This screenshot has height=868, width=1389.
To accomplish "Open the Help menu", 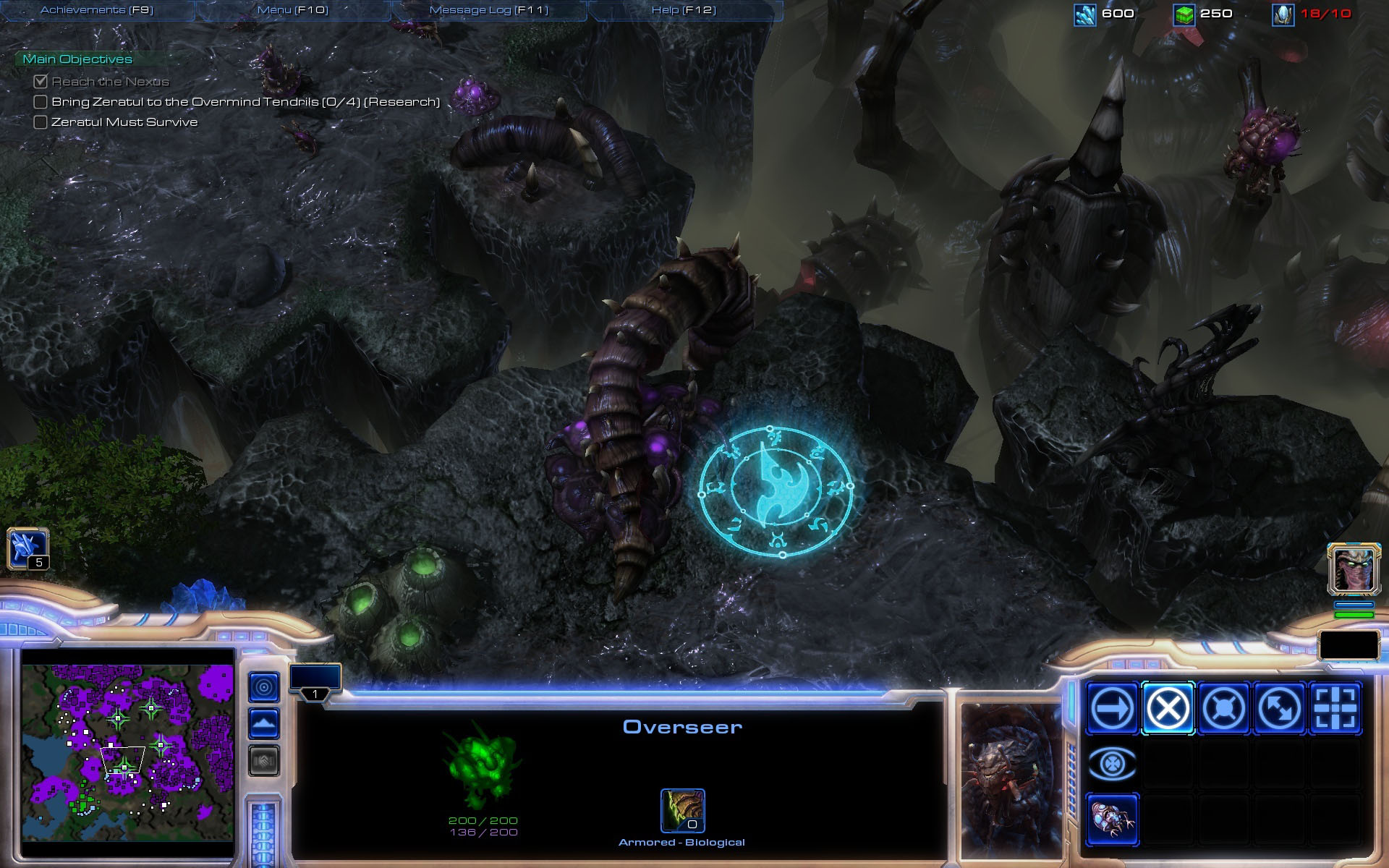I will point(684,10).
